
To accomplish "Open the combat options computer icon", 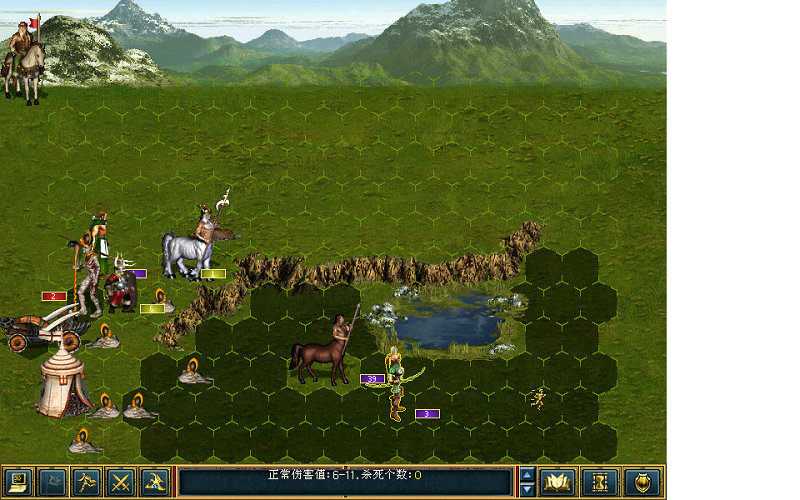I will click(20, 482).
